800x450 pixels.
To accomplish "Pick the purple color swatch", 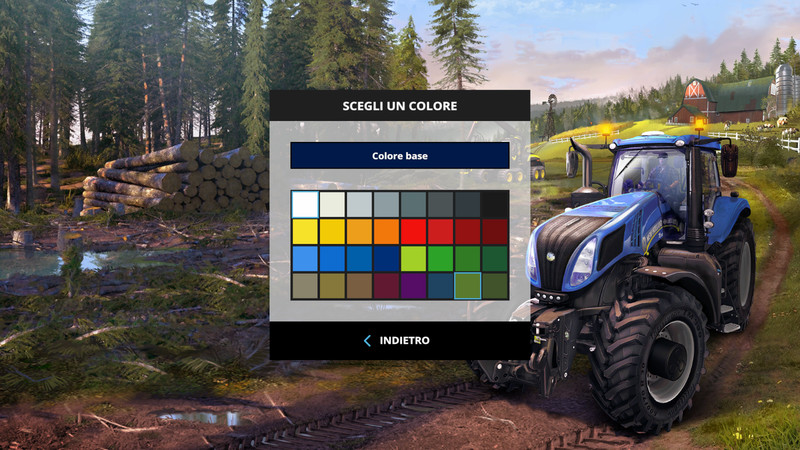I will click(x=413, y=286).
